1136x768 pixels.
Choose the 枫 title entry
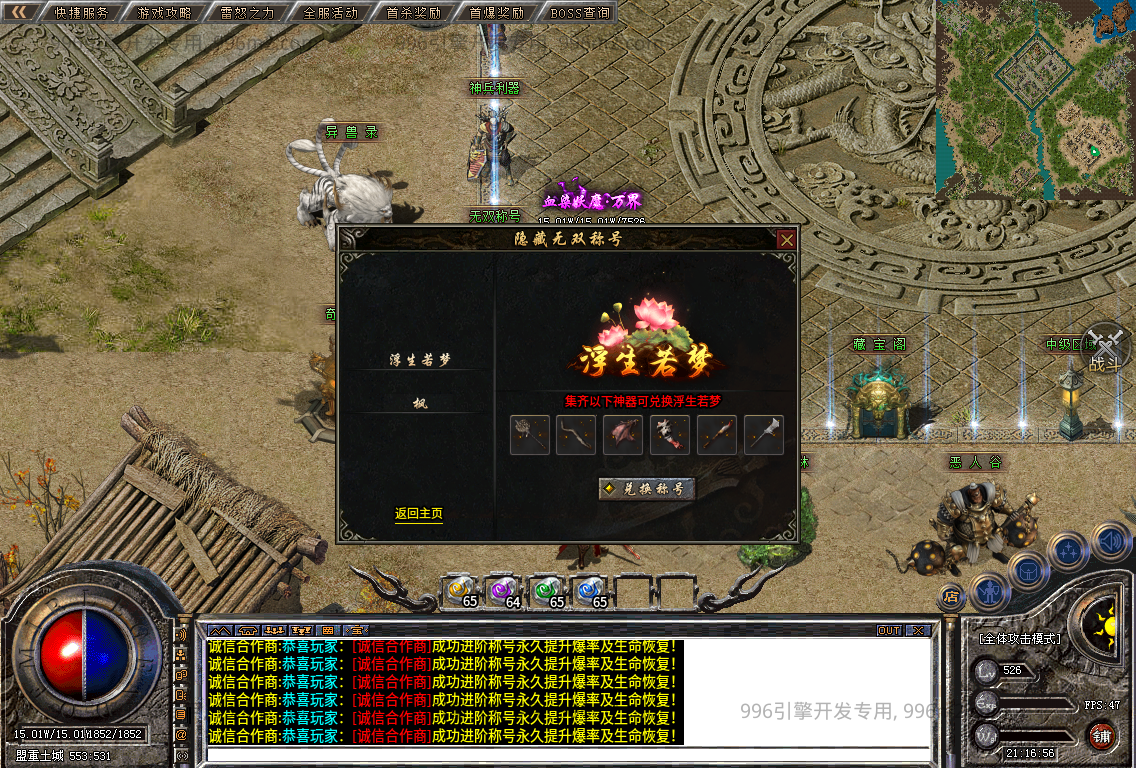419,404
